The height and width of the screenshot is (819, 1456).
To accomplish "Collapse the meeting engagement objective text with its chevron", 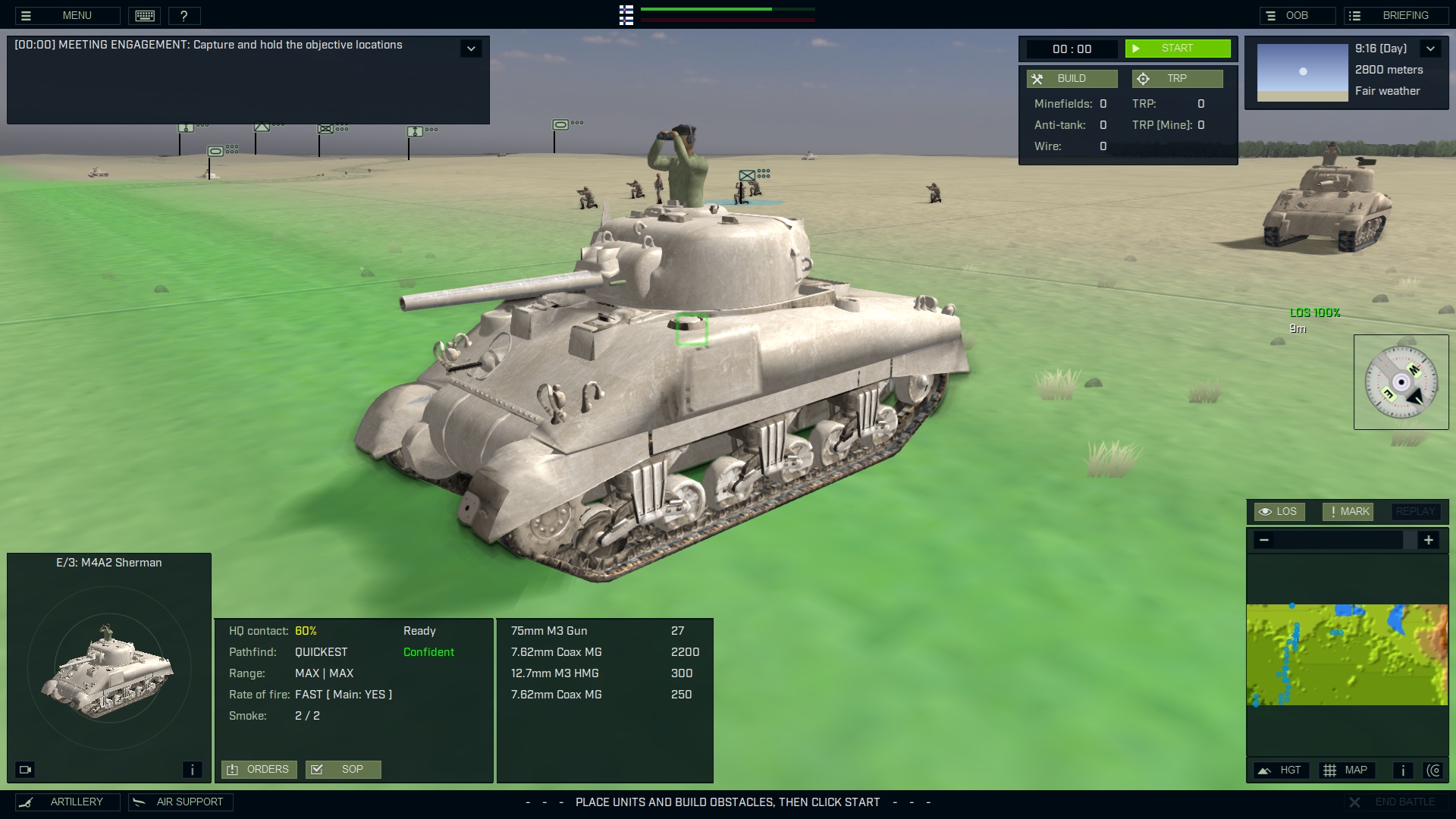I will (471, 48).
